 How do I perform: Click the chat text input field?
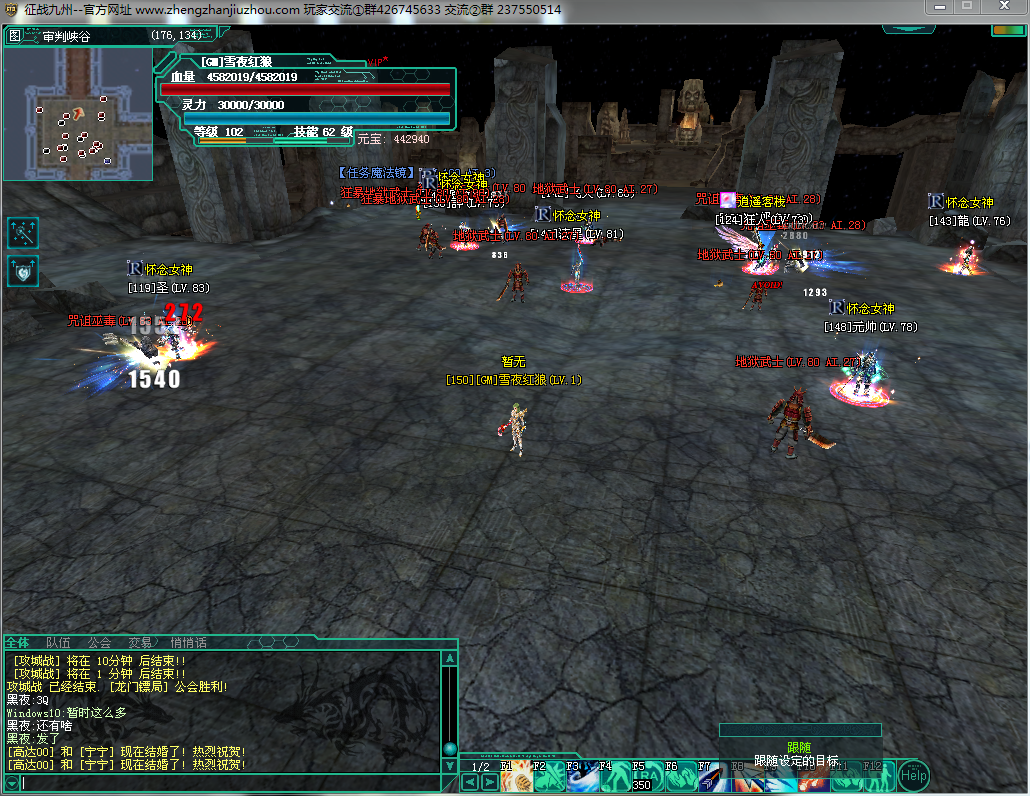230,782
